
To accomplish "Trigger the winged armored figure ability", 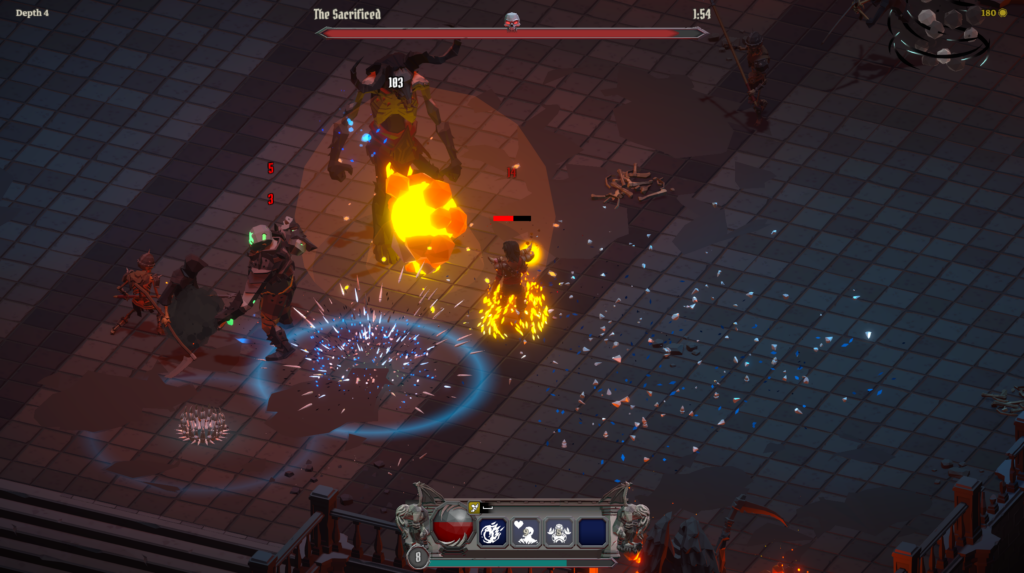I will (559, 532).
